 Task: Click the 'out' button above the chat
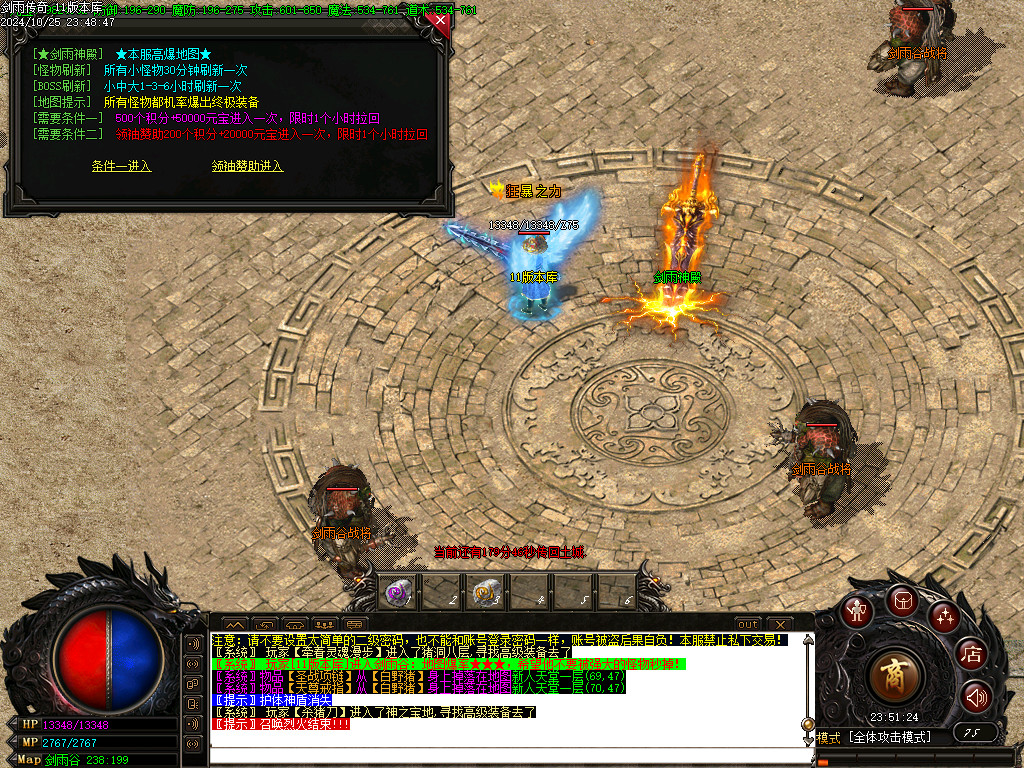pos(748,624)
